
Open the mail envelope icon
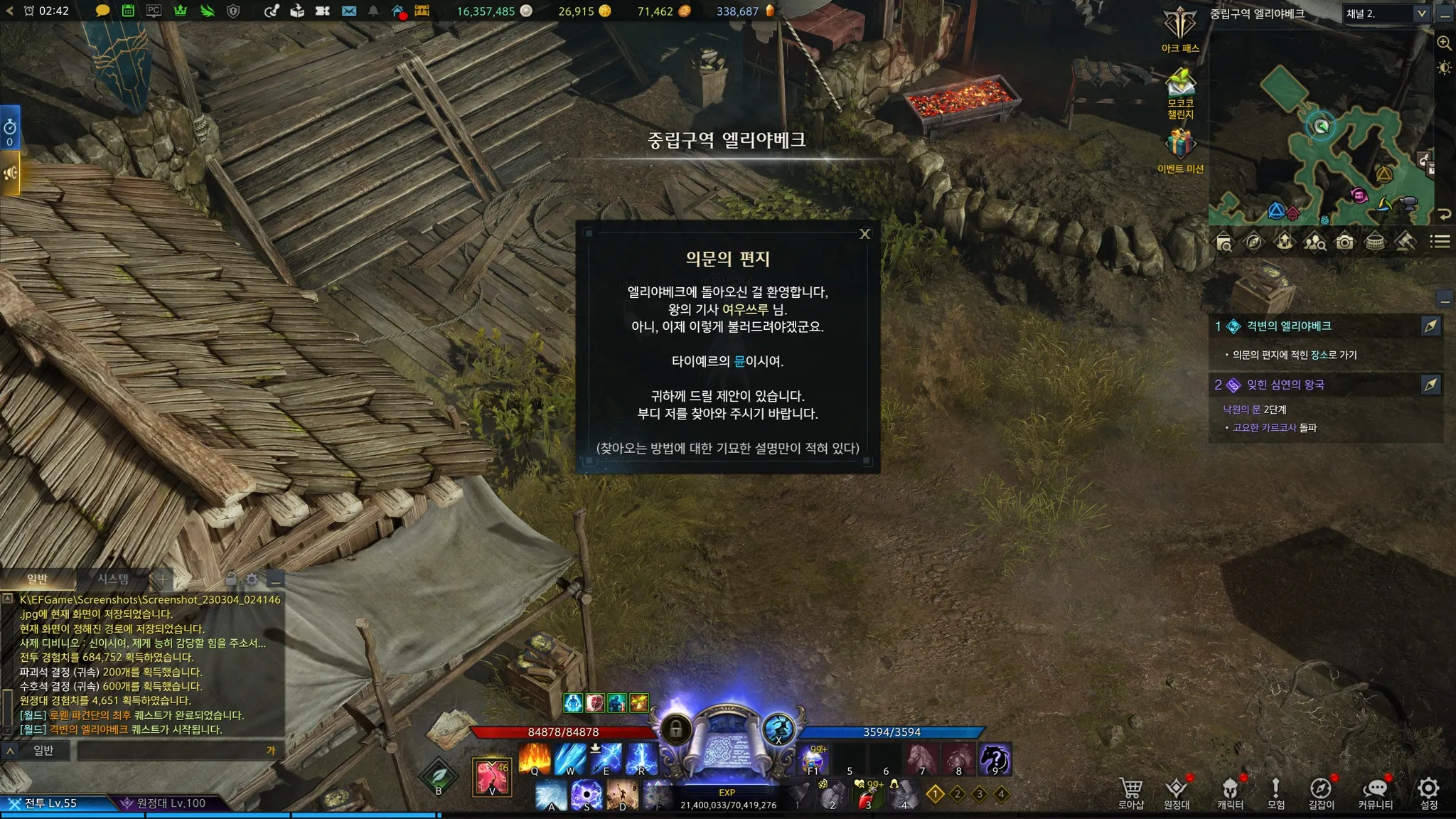click(x=348, y=11)
